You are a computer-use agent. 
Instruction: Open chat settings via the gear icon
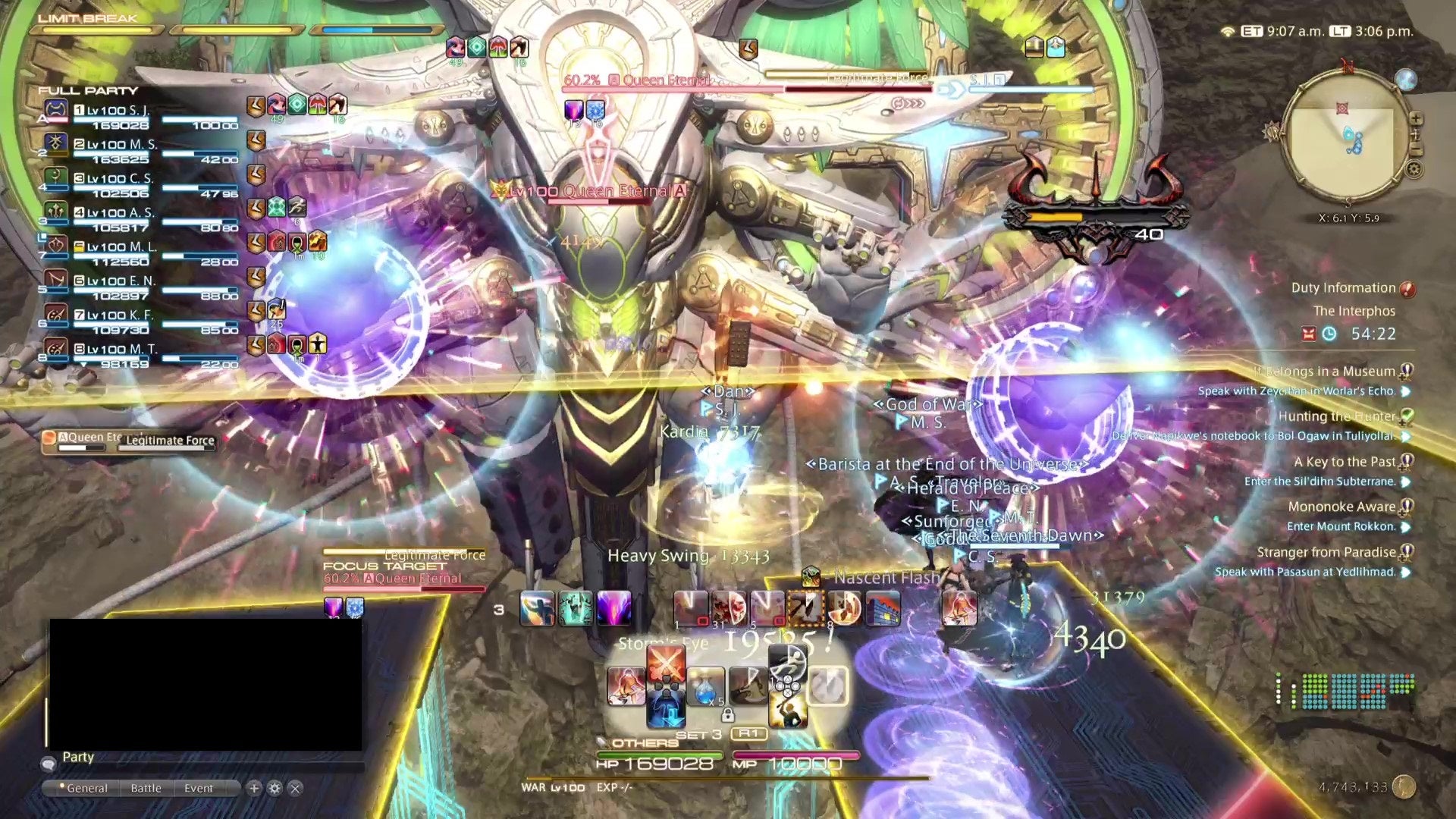coord(275,787)
